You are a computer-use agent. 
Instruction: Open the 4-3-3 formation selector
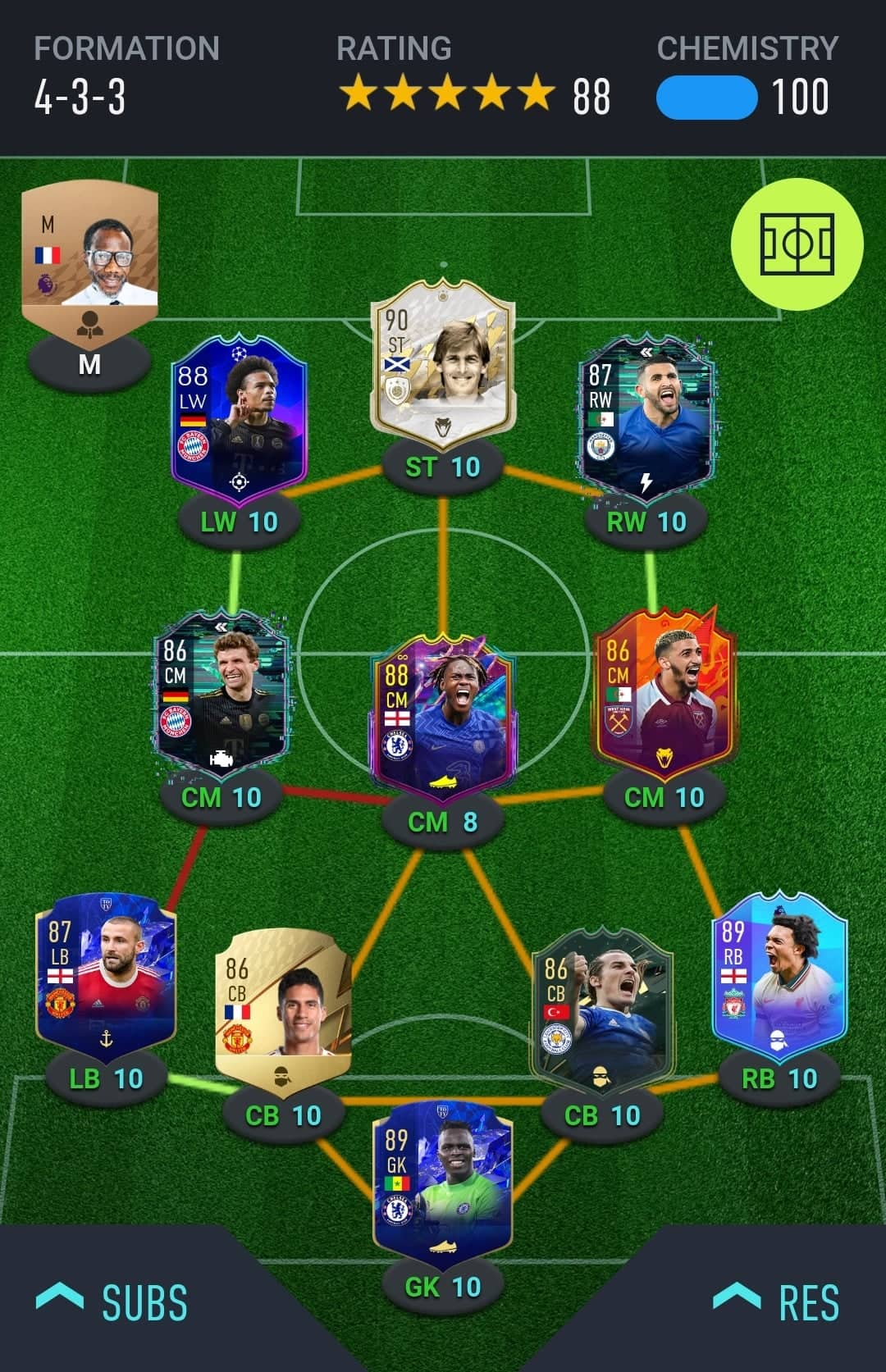point(81,97)
